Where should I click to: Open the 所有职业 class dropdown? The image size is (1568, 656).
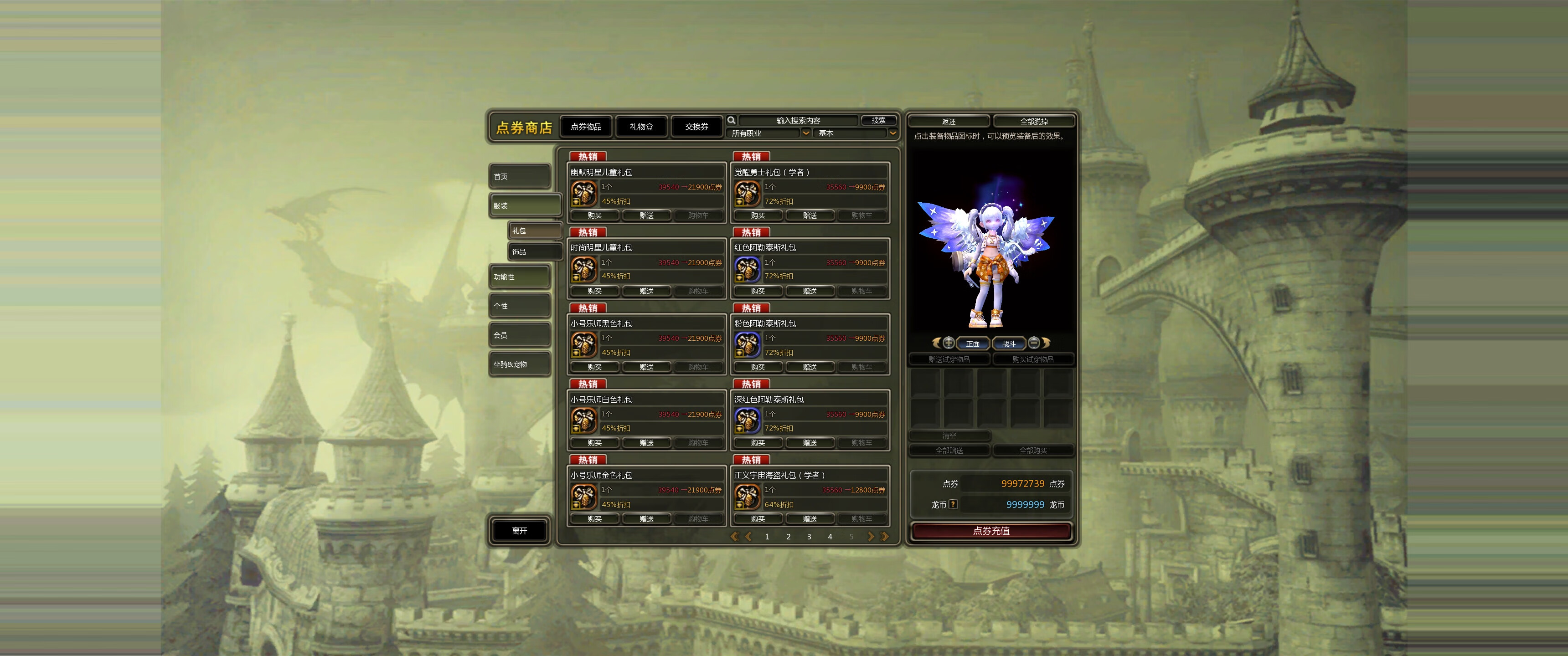(x=770, y=133)
